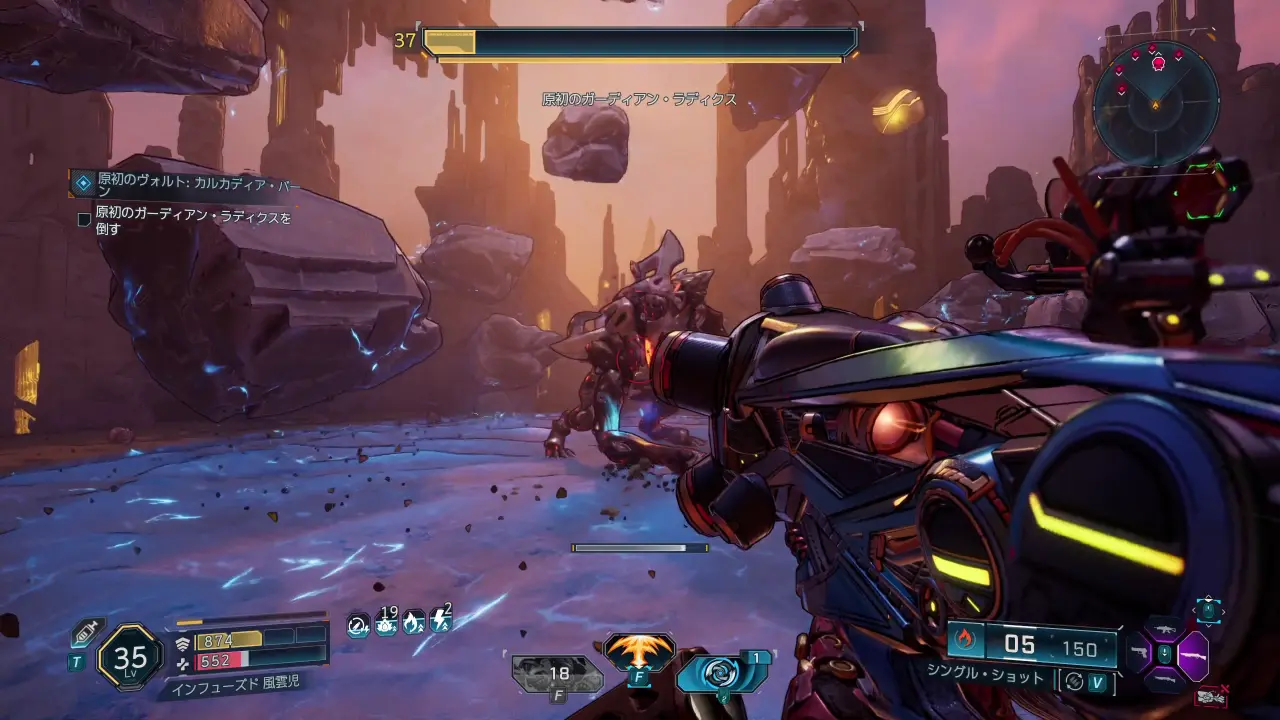Screen dimensions: 1280x720
Task: Click the incendiary element flame icon
Action: [965, 640]
